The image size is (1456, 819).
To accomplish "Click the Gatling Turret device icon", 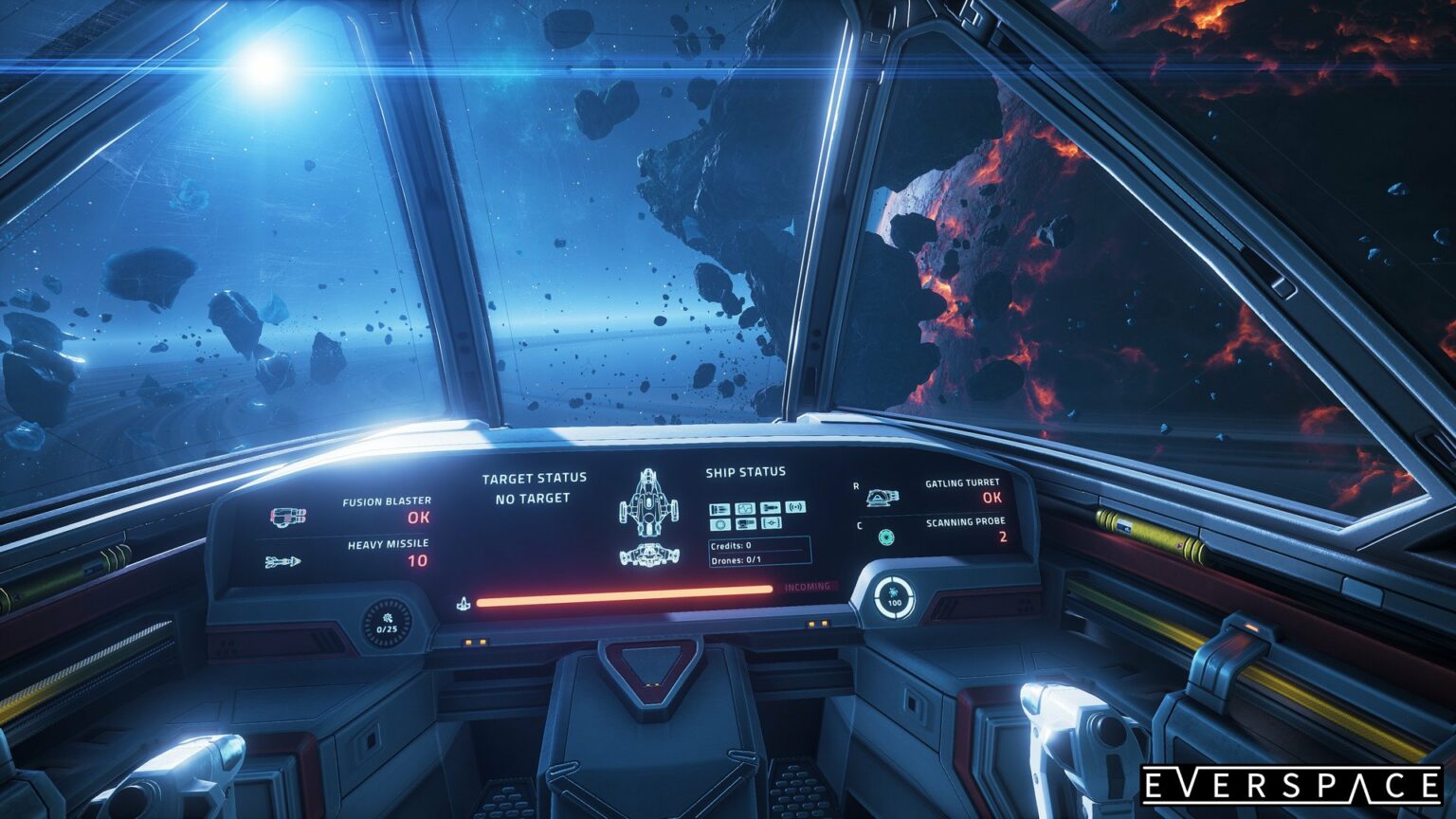I will pyautogui.click(x=885, y=496).
